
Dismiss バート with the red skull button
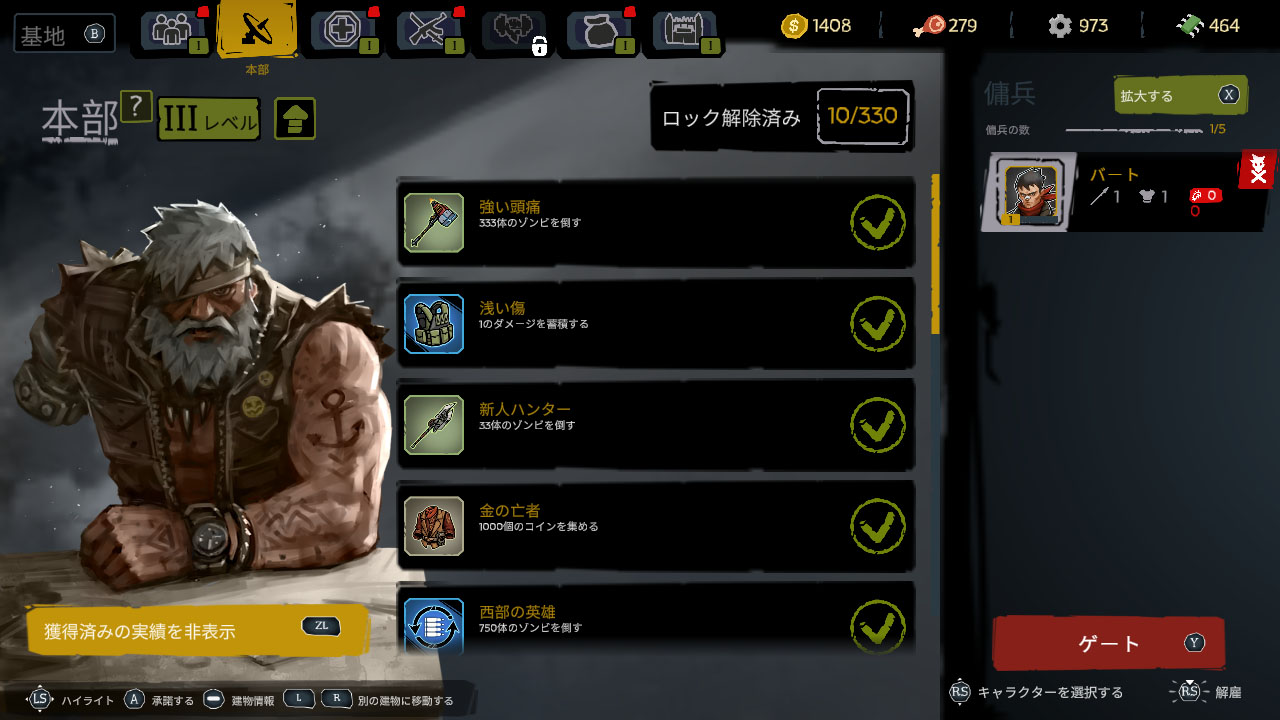[x=1258, y=171]
